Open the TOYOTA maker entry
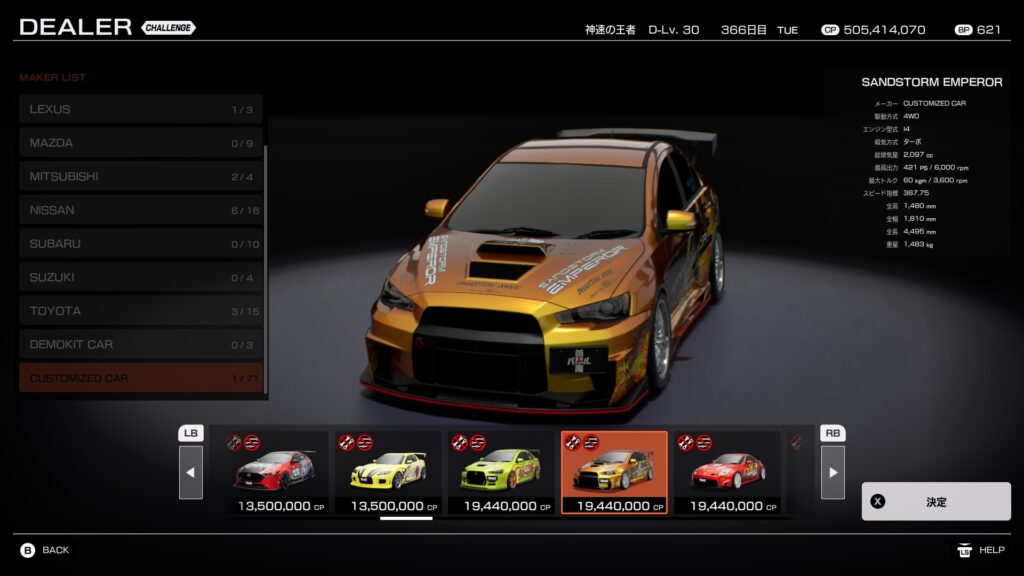Screen dimensions: 1024x576 (140, 311)
